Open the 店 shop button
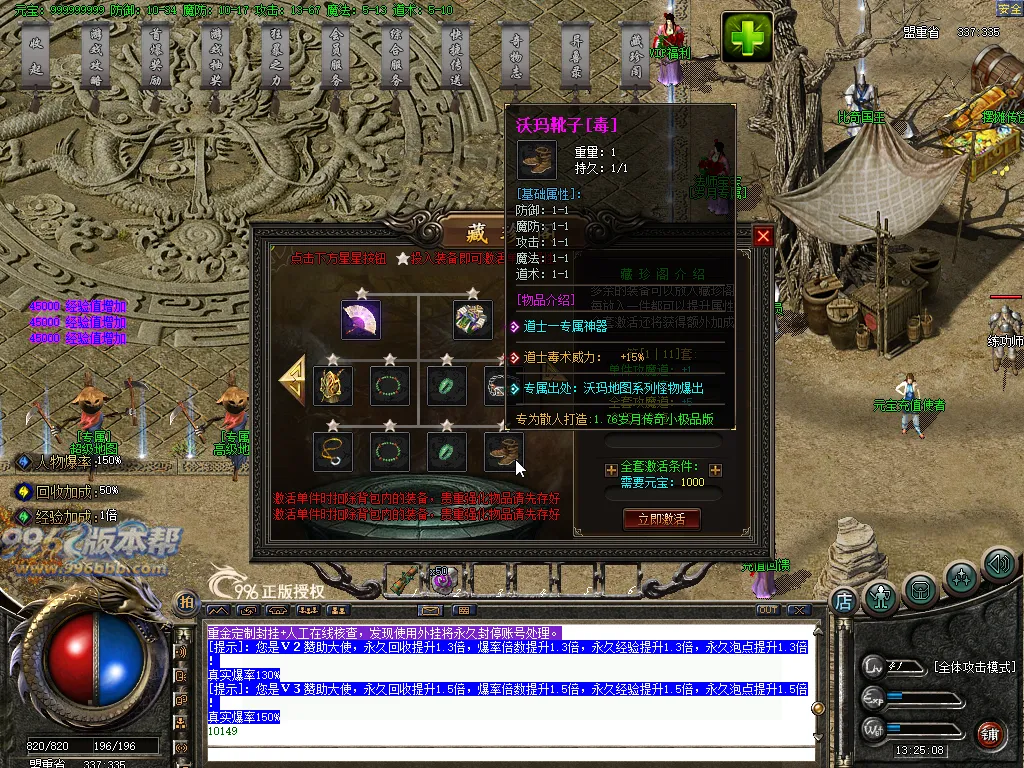 [x=843, y=601]
